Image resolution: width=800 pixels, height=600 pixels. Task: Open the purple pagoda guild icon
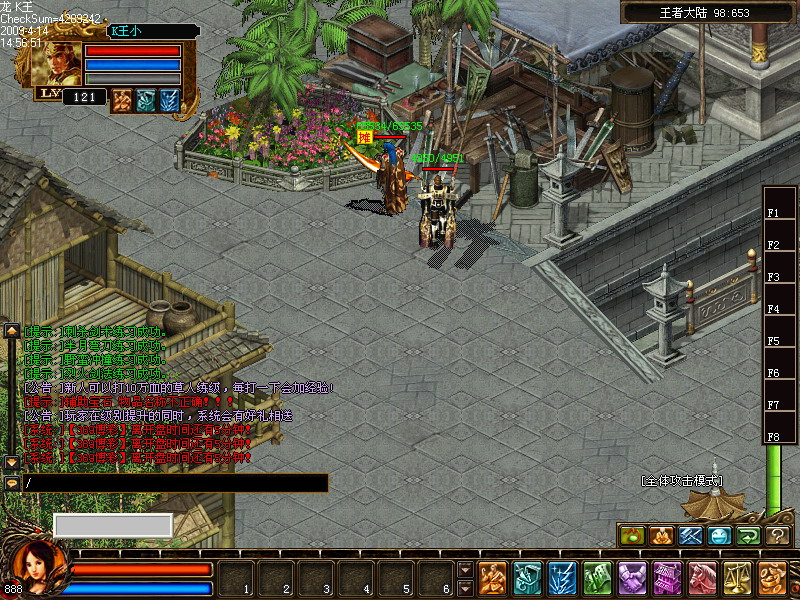coord(667,577)
